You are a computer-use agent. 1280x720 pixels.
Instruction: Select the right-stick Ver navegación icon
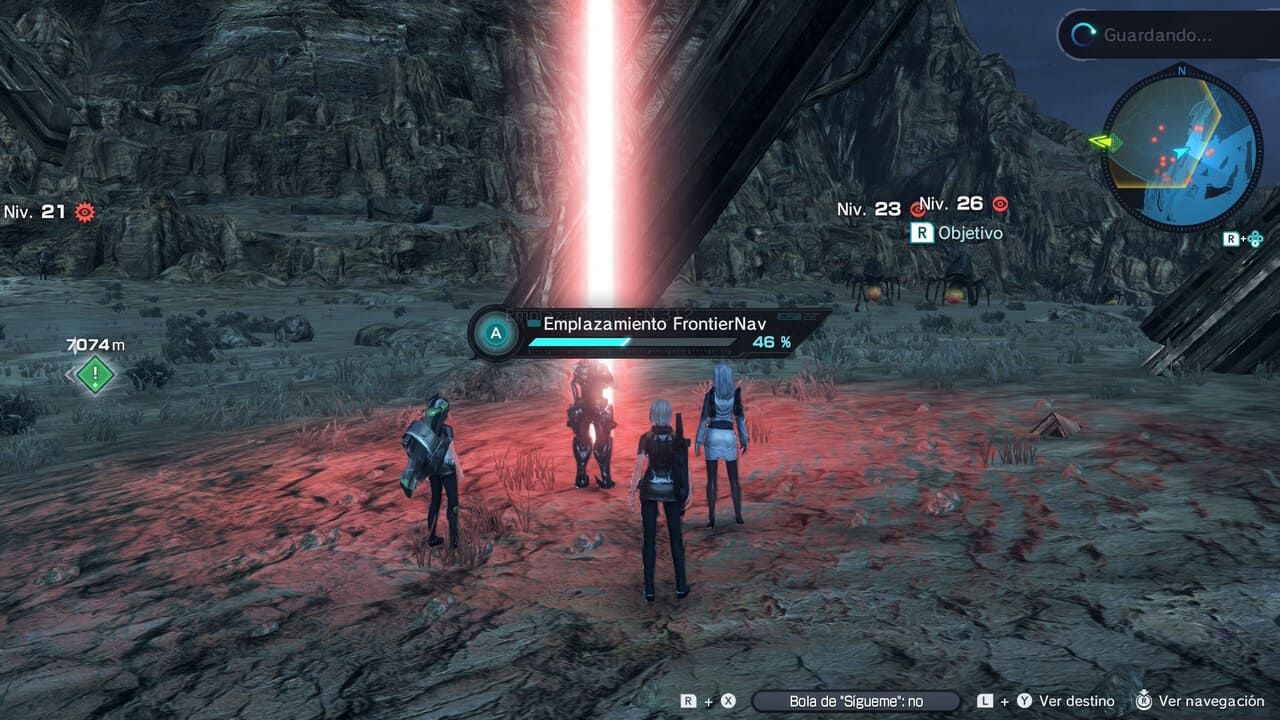click(1142, 701)
